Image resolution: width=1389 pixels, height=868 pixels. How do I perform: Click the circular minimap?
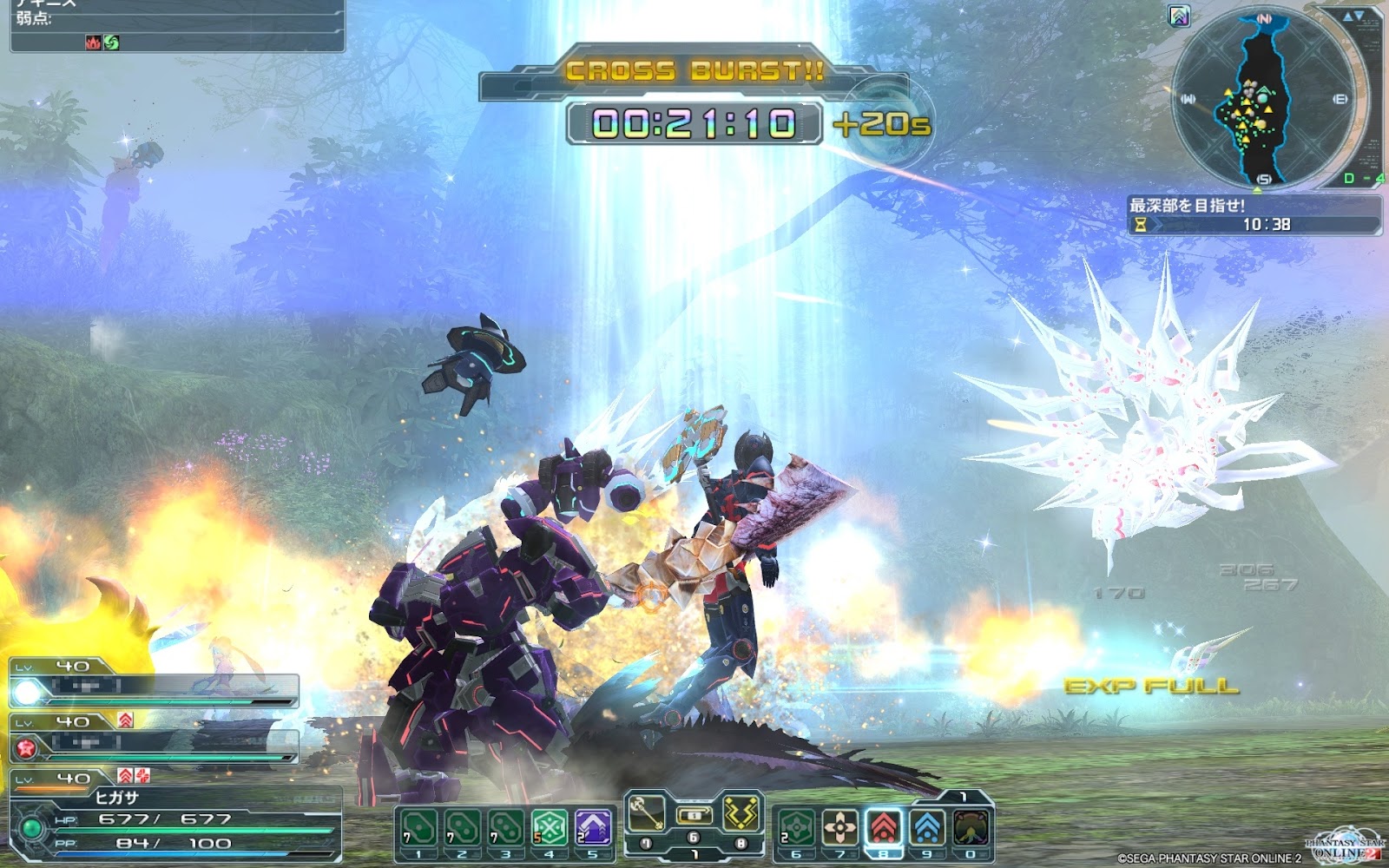(x=1264, y=97)
